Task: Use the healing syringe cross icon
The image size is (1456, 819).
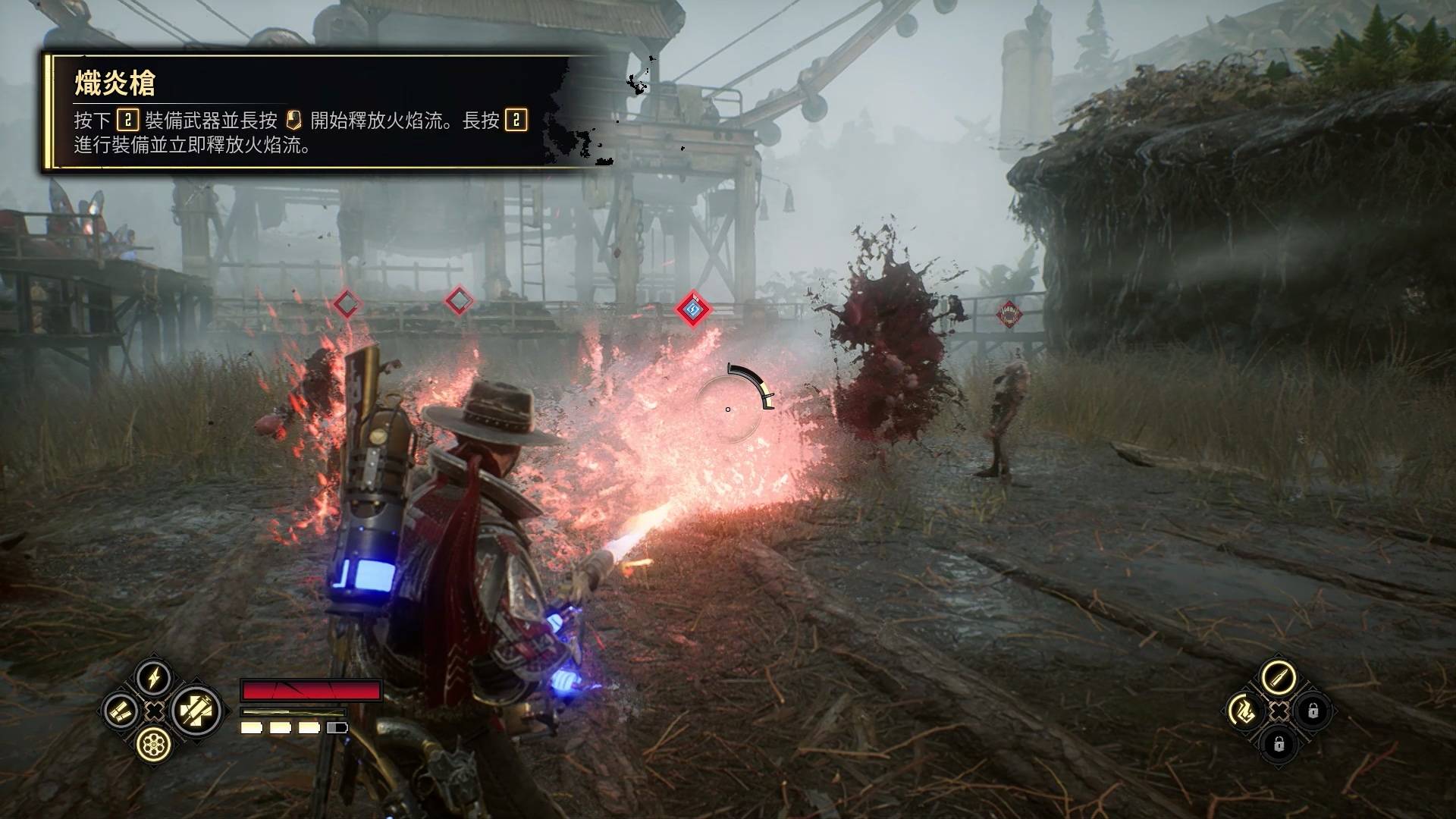Action: click(x=196, y=711)
